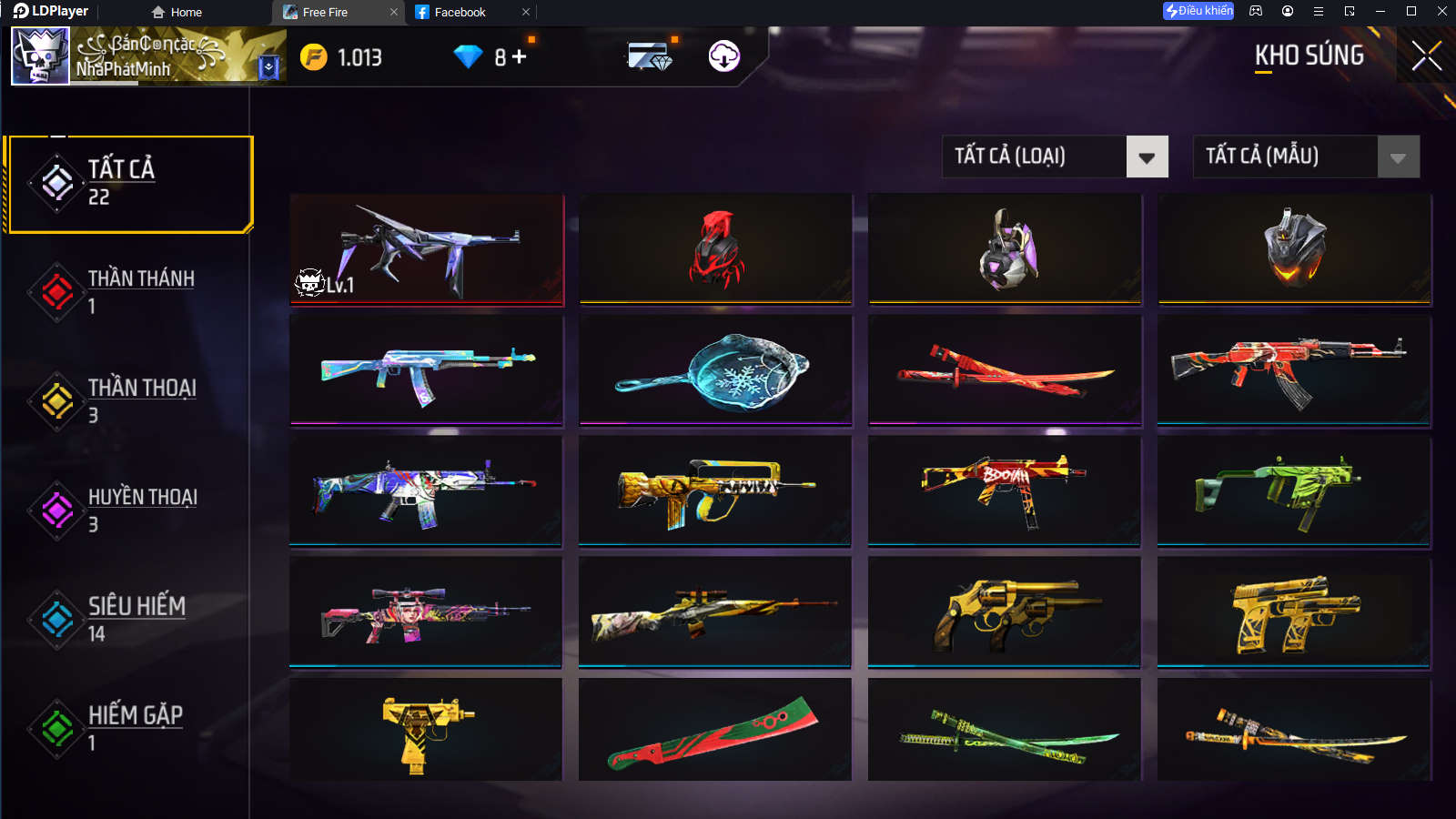This screenshot has width=1456, height=819.
Task: Click the plus to buy diamonds
Action: 519,56
